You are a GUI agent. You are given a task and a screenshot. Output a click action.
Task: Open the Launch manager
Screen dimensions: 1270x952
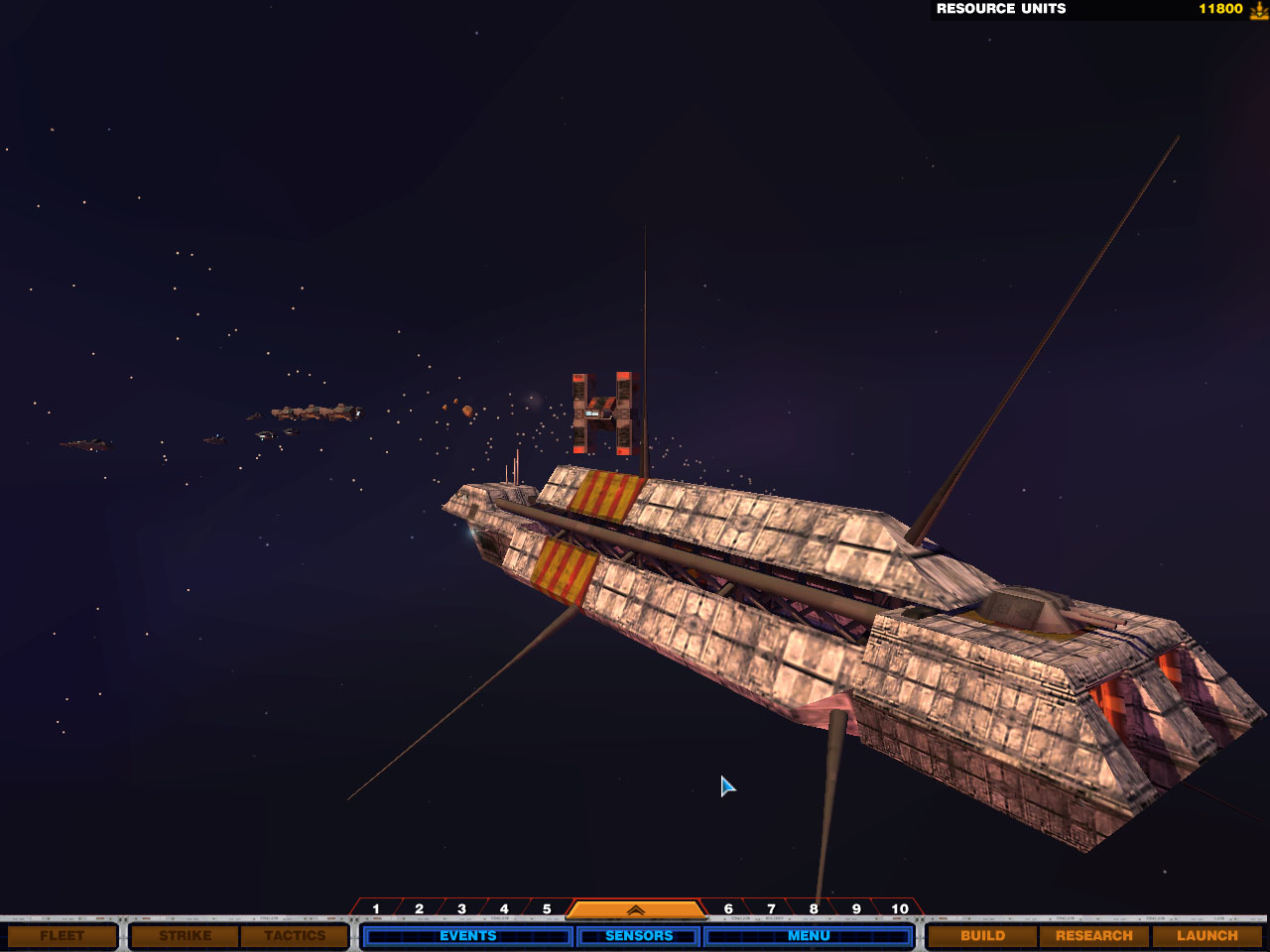point(1206,935)
